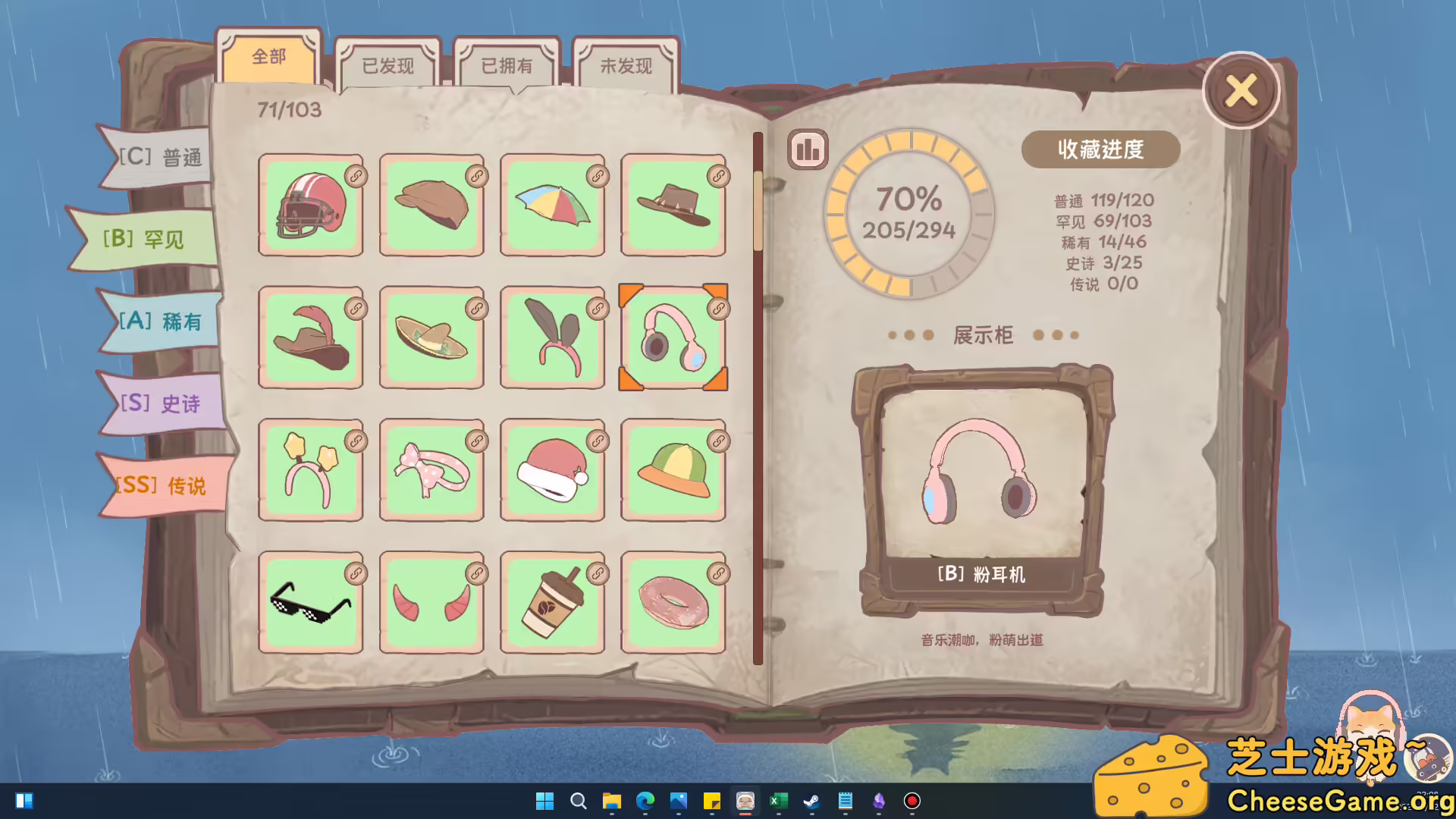Screen dimensions: 1456x819
Task: Open Steam from the taskbar
Action: coord(813,801)
